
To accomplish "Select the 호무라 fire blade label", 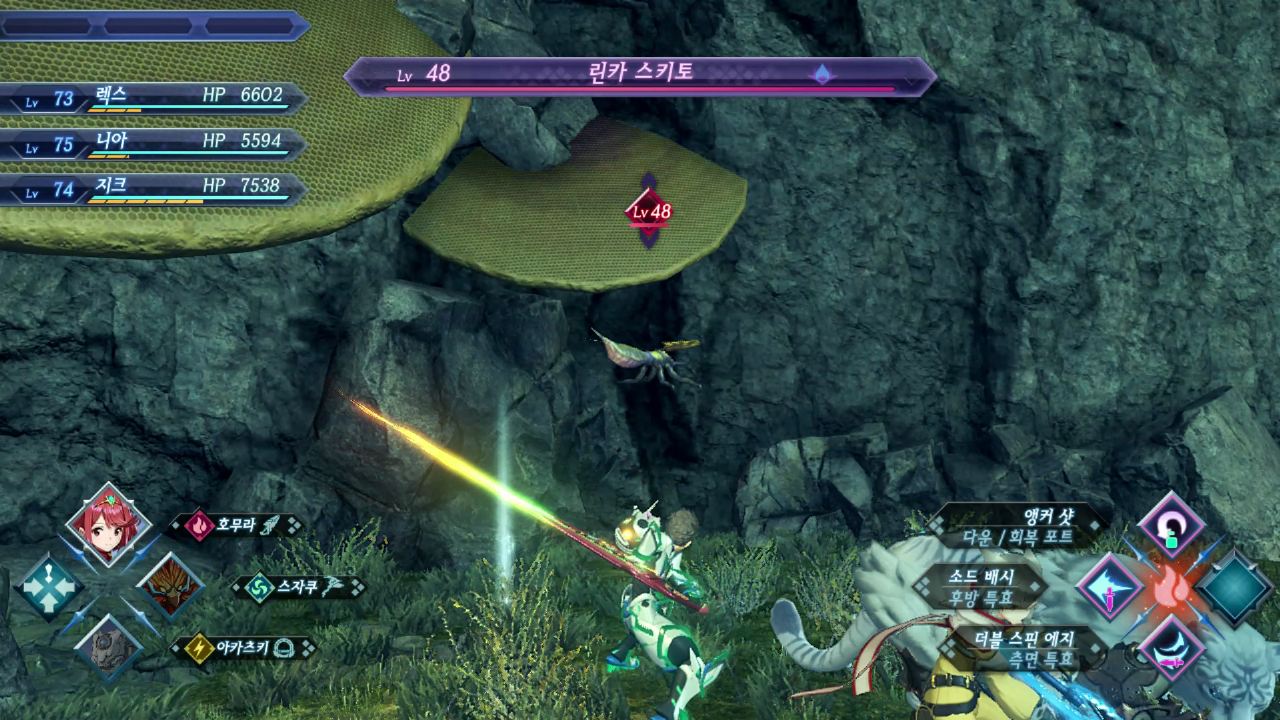I will tap(235, 525).
